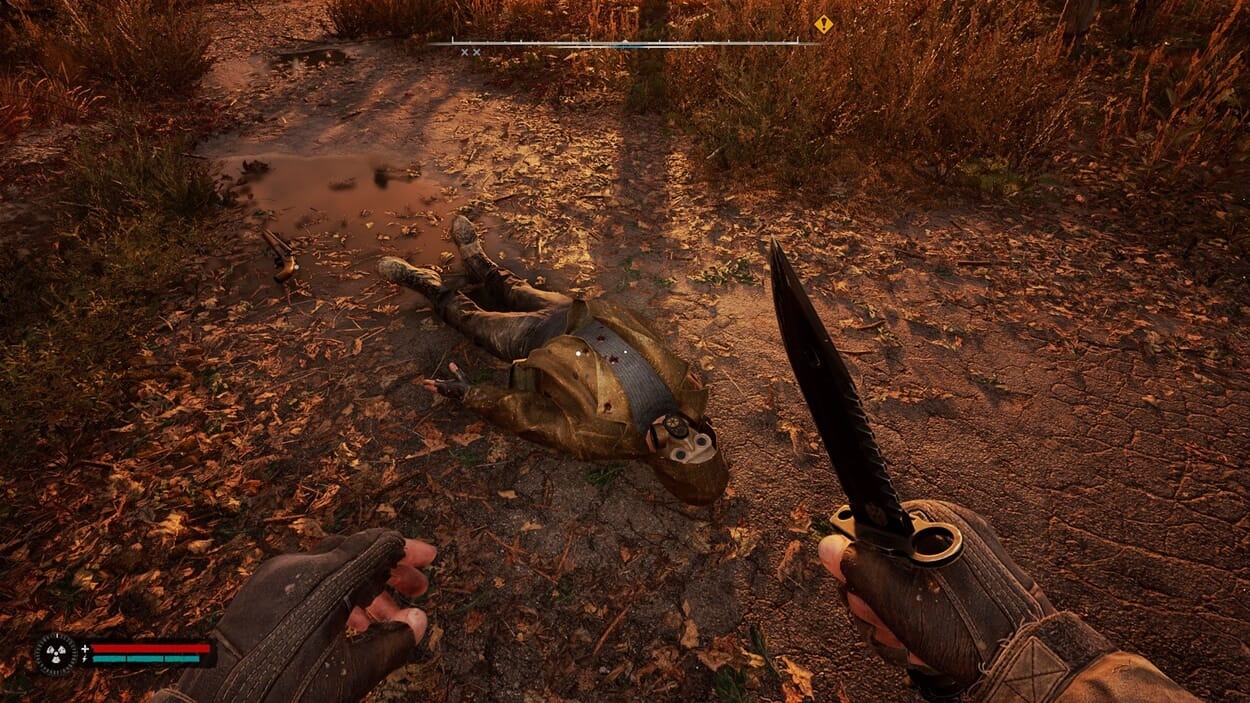
Task: Click the radiation indicator icon
Action: coord(56,653)
